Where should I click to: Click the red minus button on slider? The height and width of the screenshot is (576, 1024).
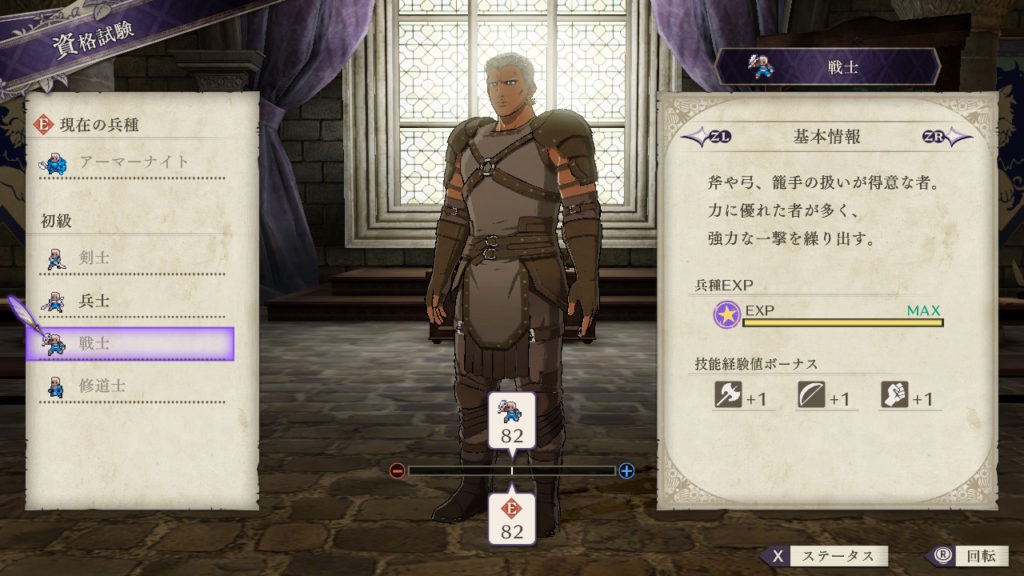[397, 470]
